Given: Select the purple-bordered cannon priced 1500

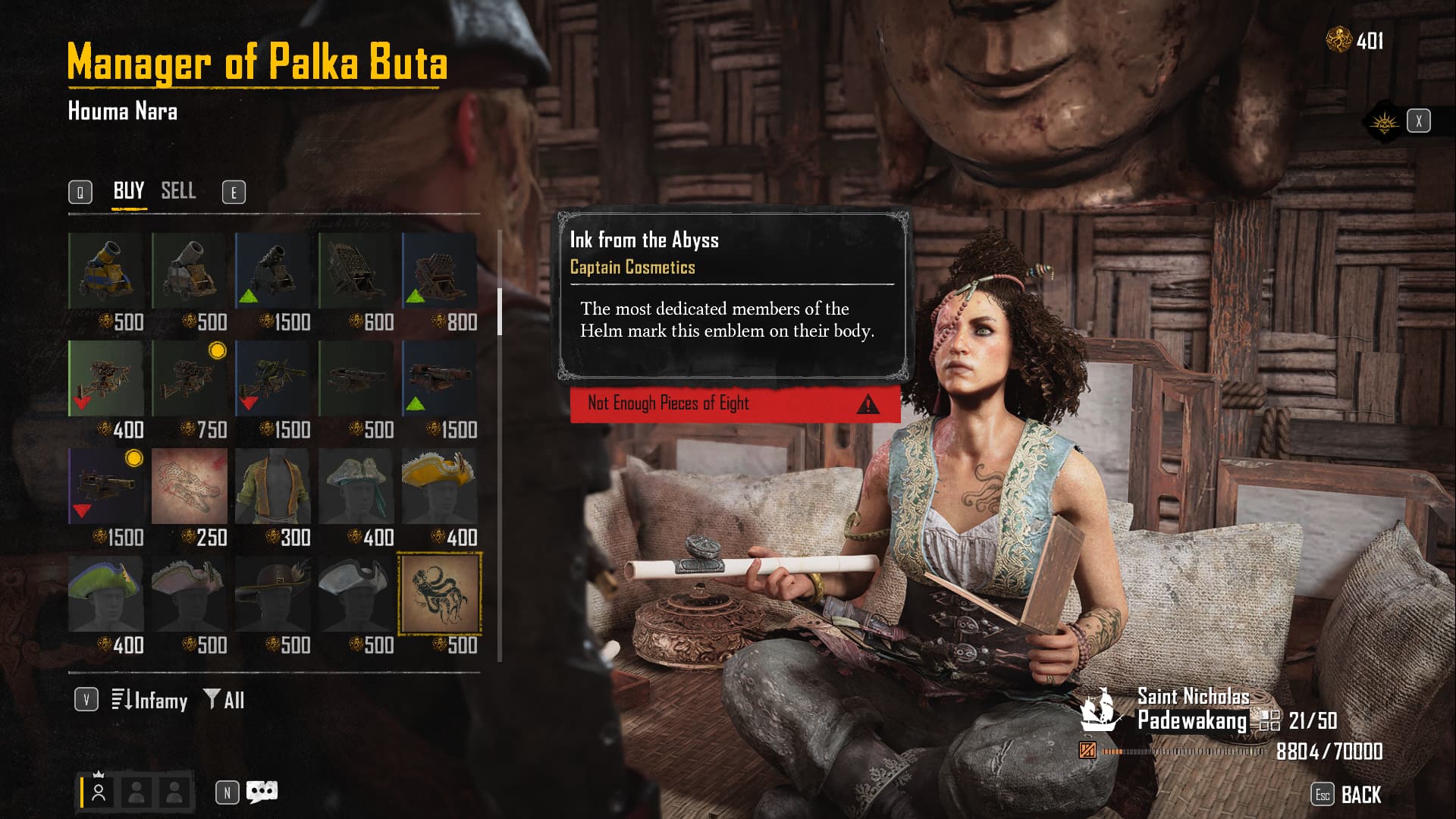Looking at the screenshot, I should (106, 486).
